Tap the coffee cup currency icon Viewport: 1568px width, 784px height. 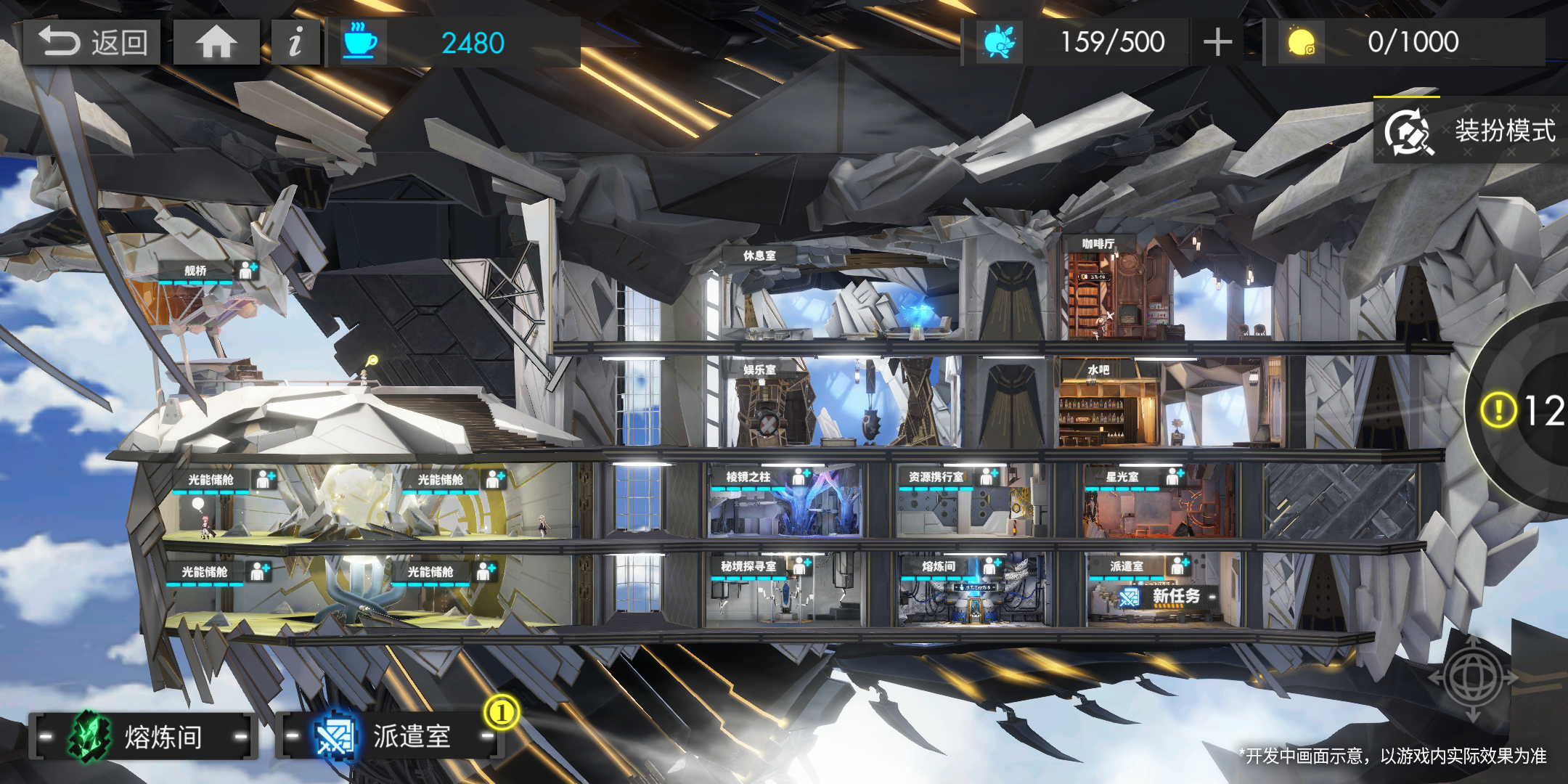359,42
